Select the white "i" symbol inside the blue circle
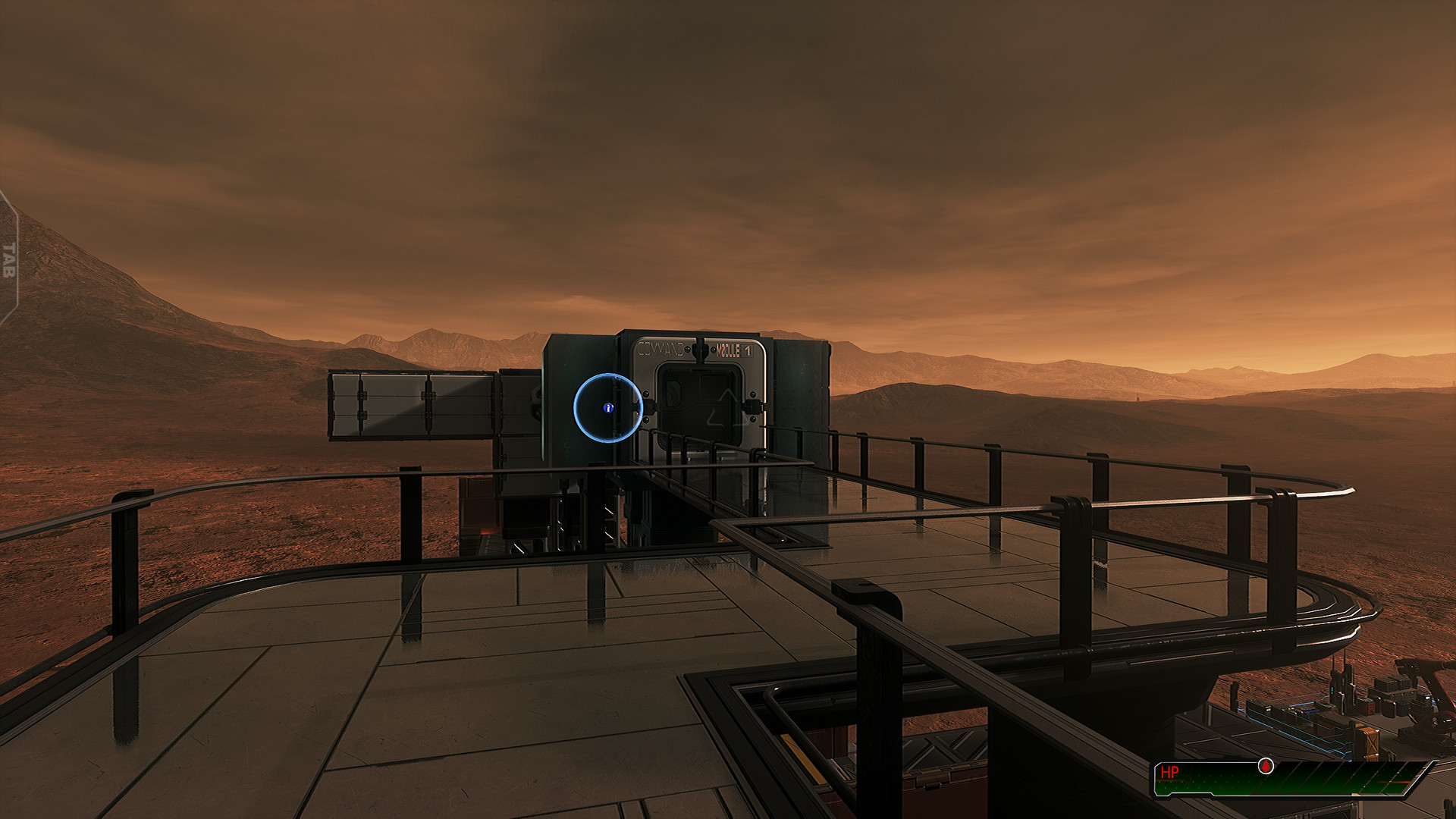 [608, 407]
